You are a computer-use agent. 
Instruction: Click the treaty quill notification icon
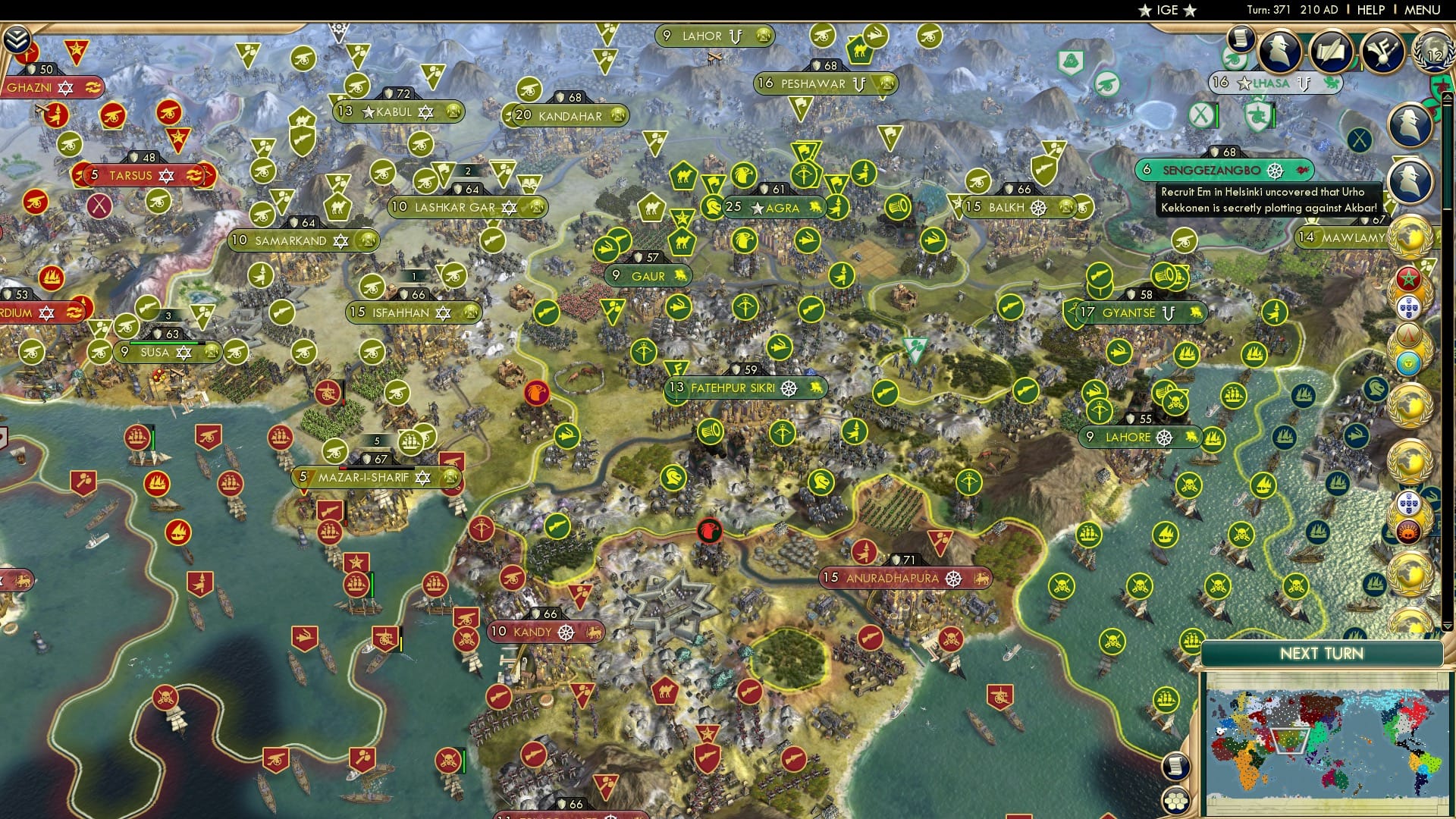coord(1332,52)
